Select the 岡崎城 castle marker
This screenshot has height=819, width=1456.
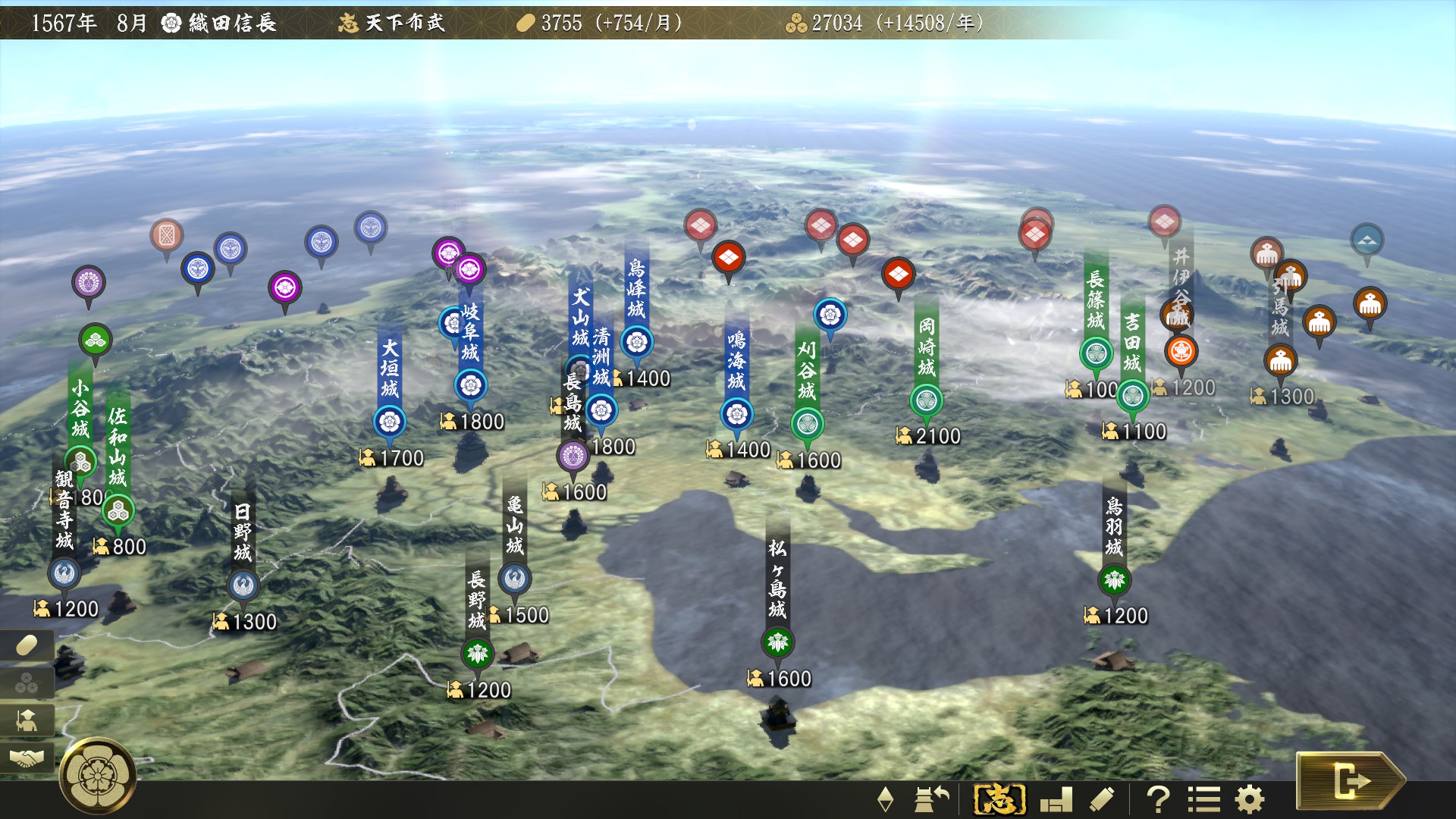coord(925,397)
